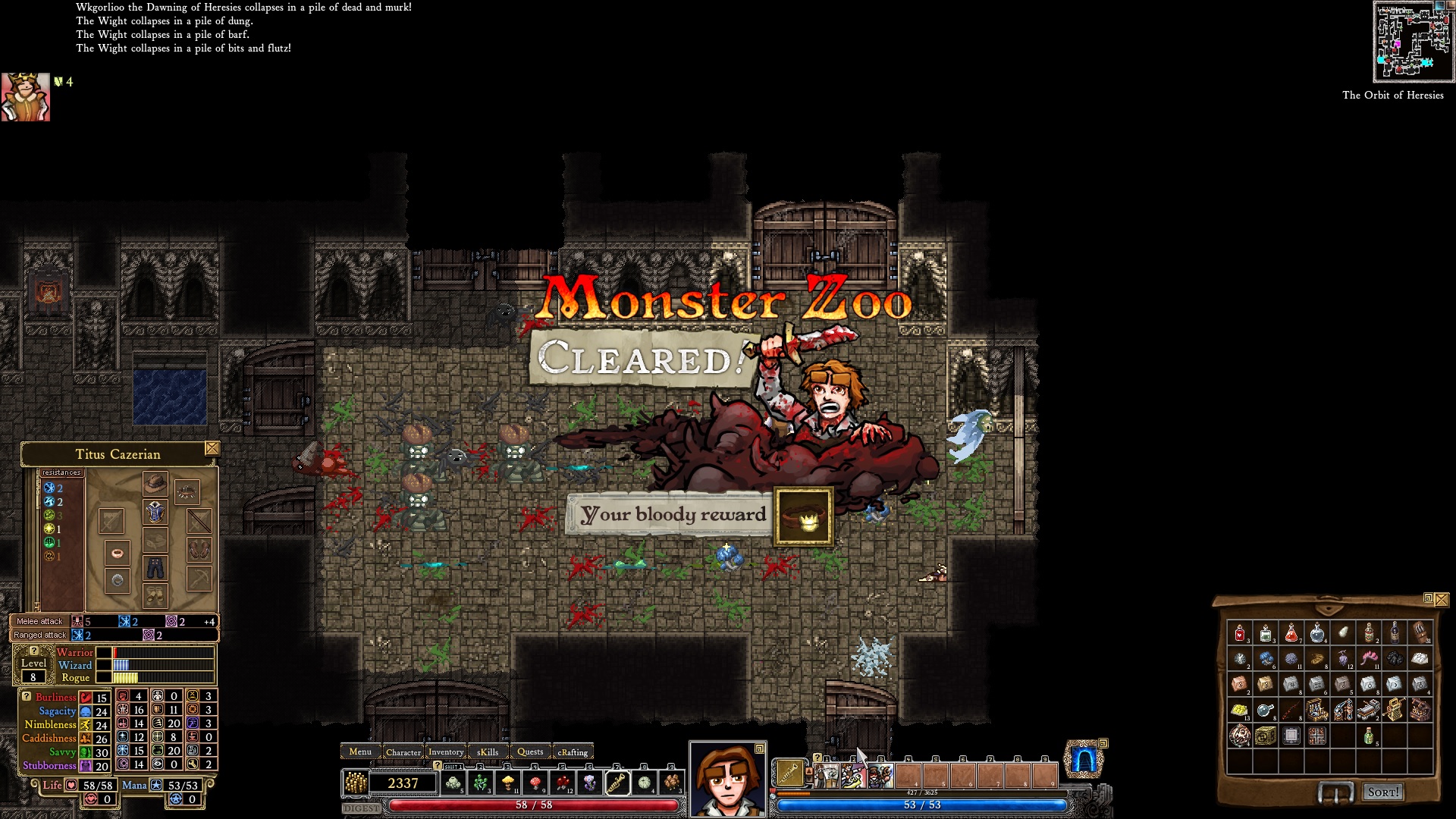Claim the bloody reward crown item
The height and width of the screenshot is (819, 1456).
point(803,517)
